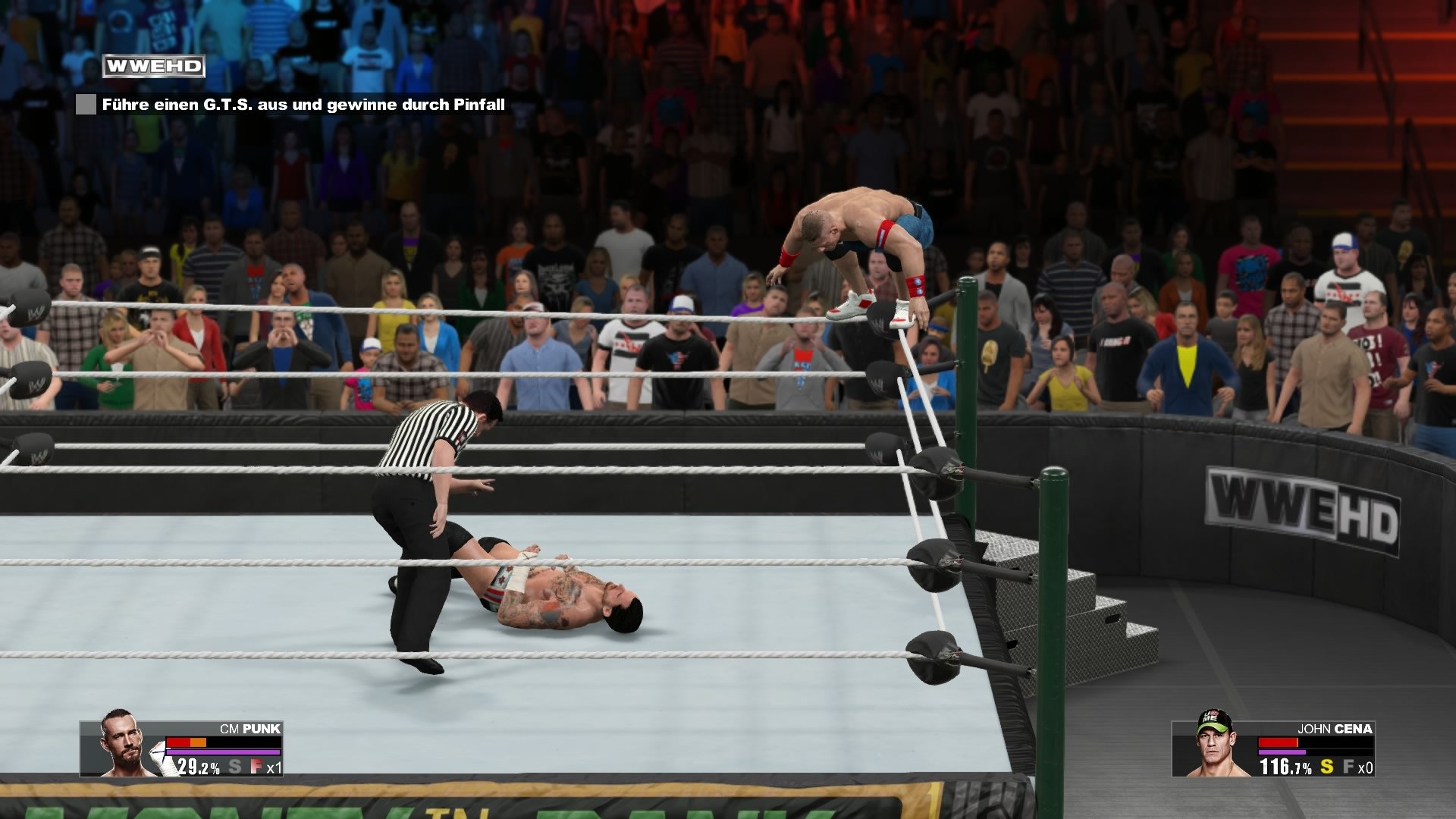Toggle John Cena's x0 finisher counter
This screenshot has width=1456, height=819.
tap(1367, 767)
